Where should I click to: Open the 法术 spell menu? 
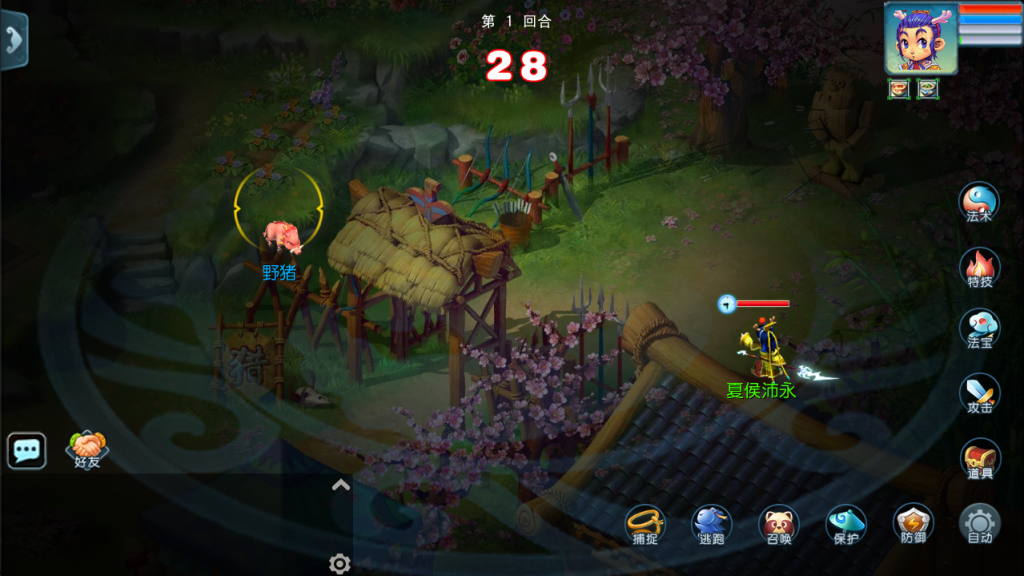point(979,202)
